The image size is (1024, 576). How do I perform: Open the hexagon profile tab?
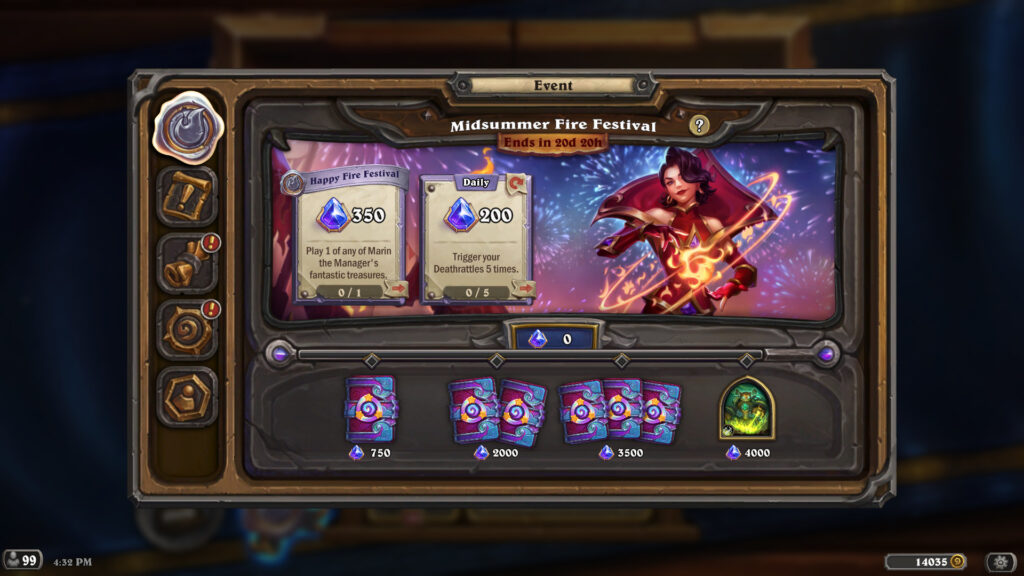pyautogui.click(x=187, y=396)
